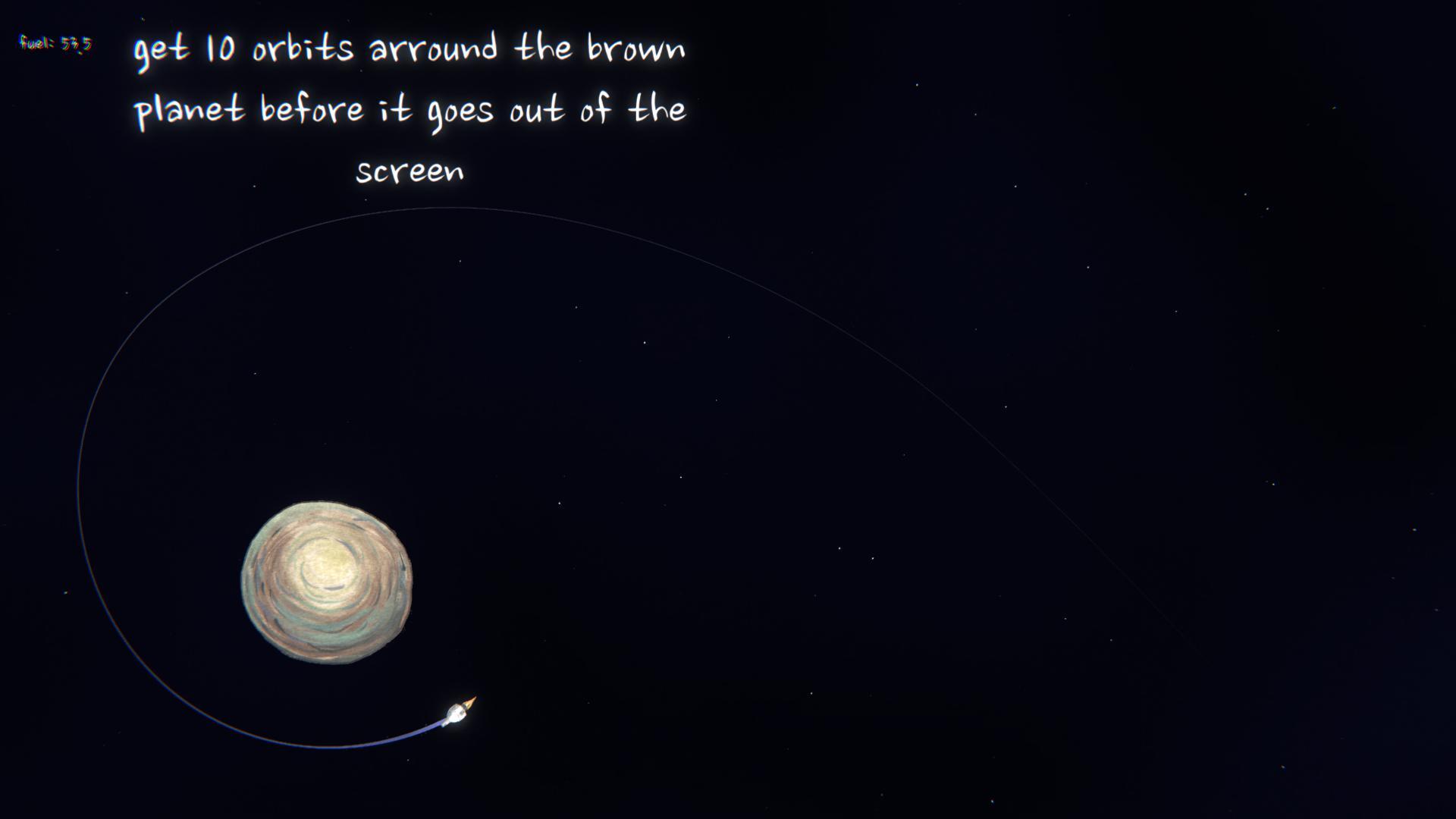Viewport: 1456px width, 819px height.
Task: Click the word 'screen' in the objective
Action: tap(410, 171)
